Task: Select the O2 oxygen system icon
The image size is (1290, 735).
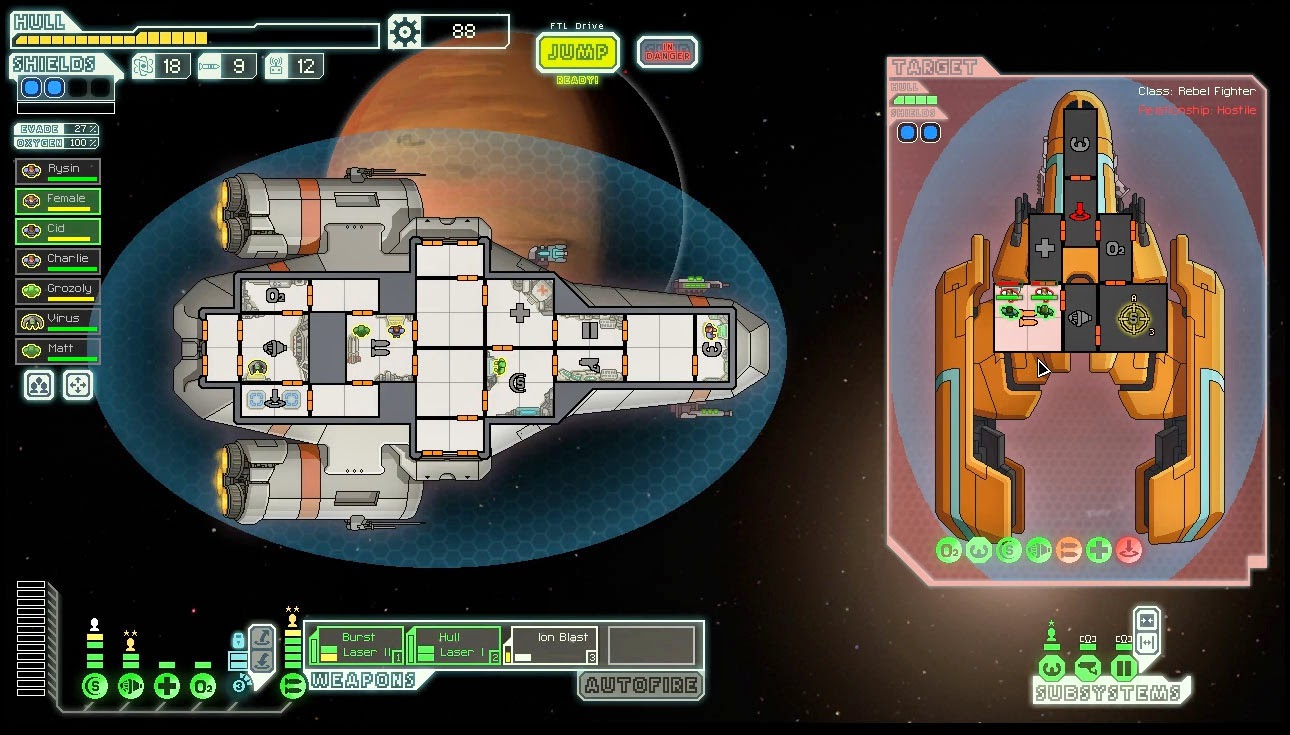Action: pos(203,687)
